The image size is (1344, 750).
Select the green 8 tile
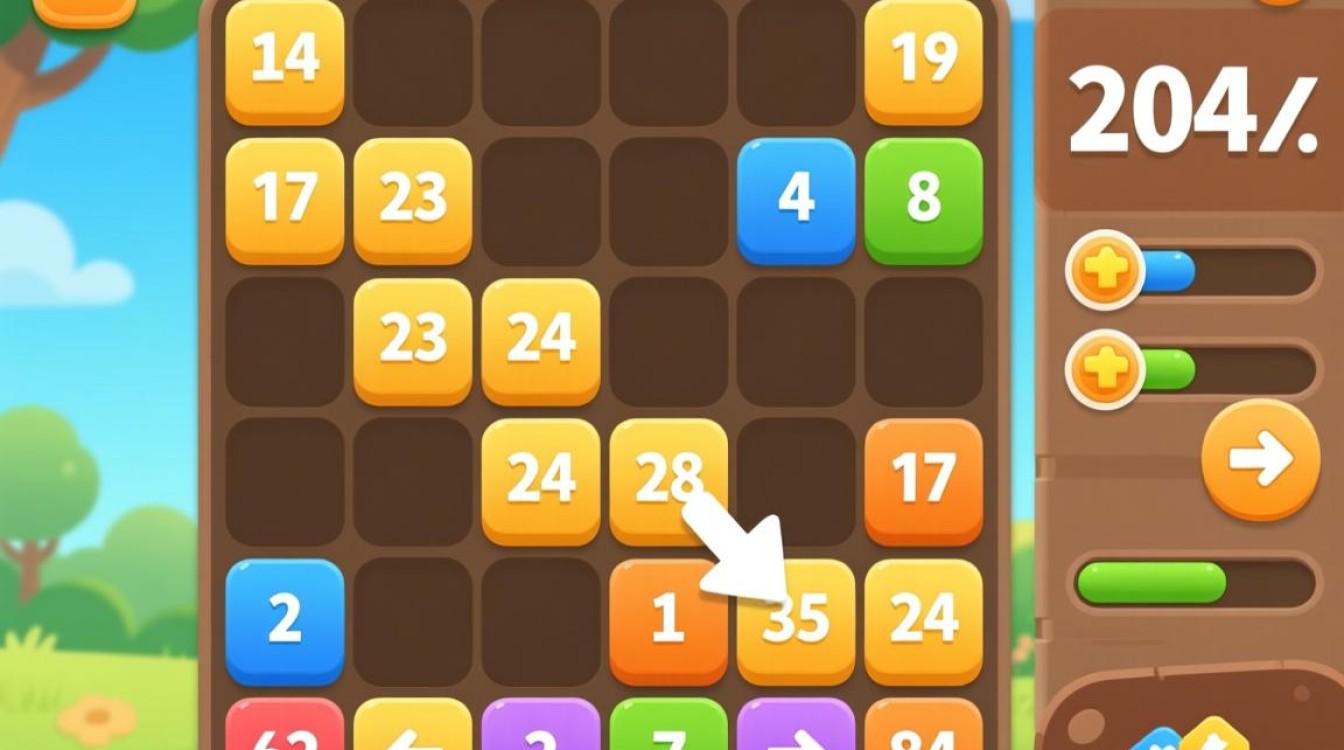pos(922,198)
